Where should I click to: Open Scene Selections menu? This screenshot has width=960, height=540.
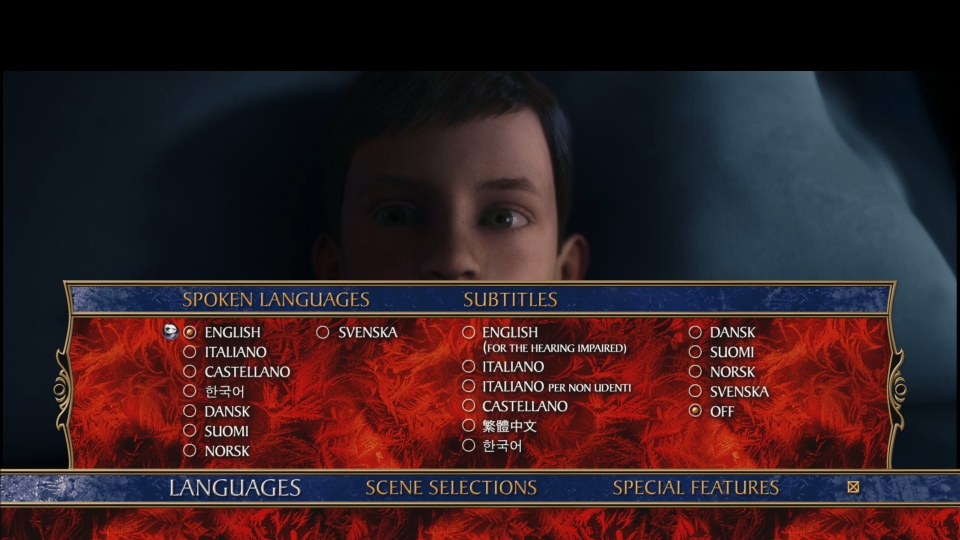[451, 488]
